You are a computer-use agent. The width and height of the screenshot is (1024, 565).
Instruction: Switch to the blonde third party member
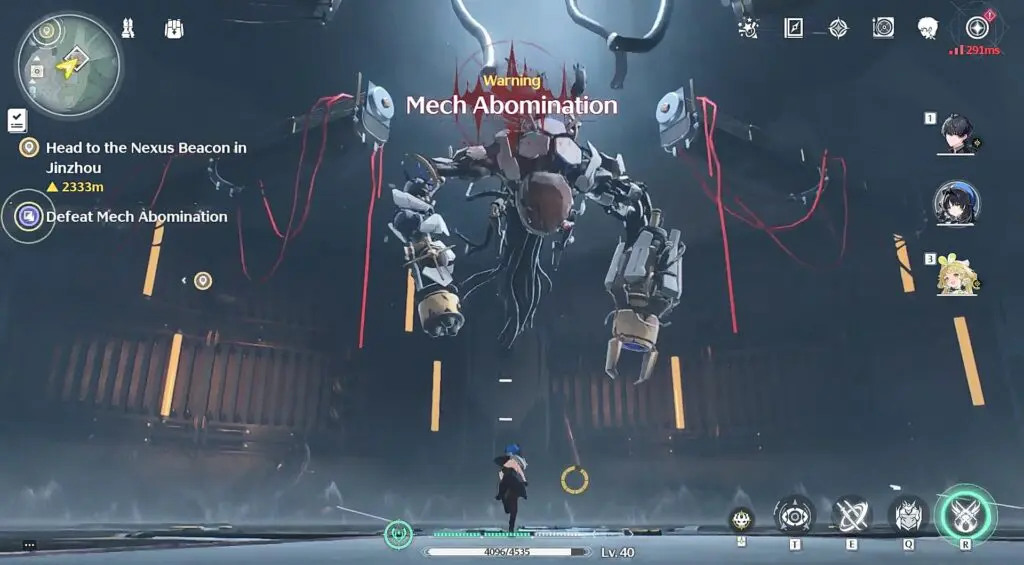pyautogui.click(x=956, y=274)
